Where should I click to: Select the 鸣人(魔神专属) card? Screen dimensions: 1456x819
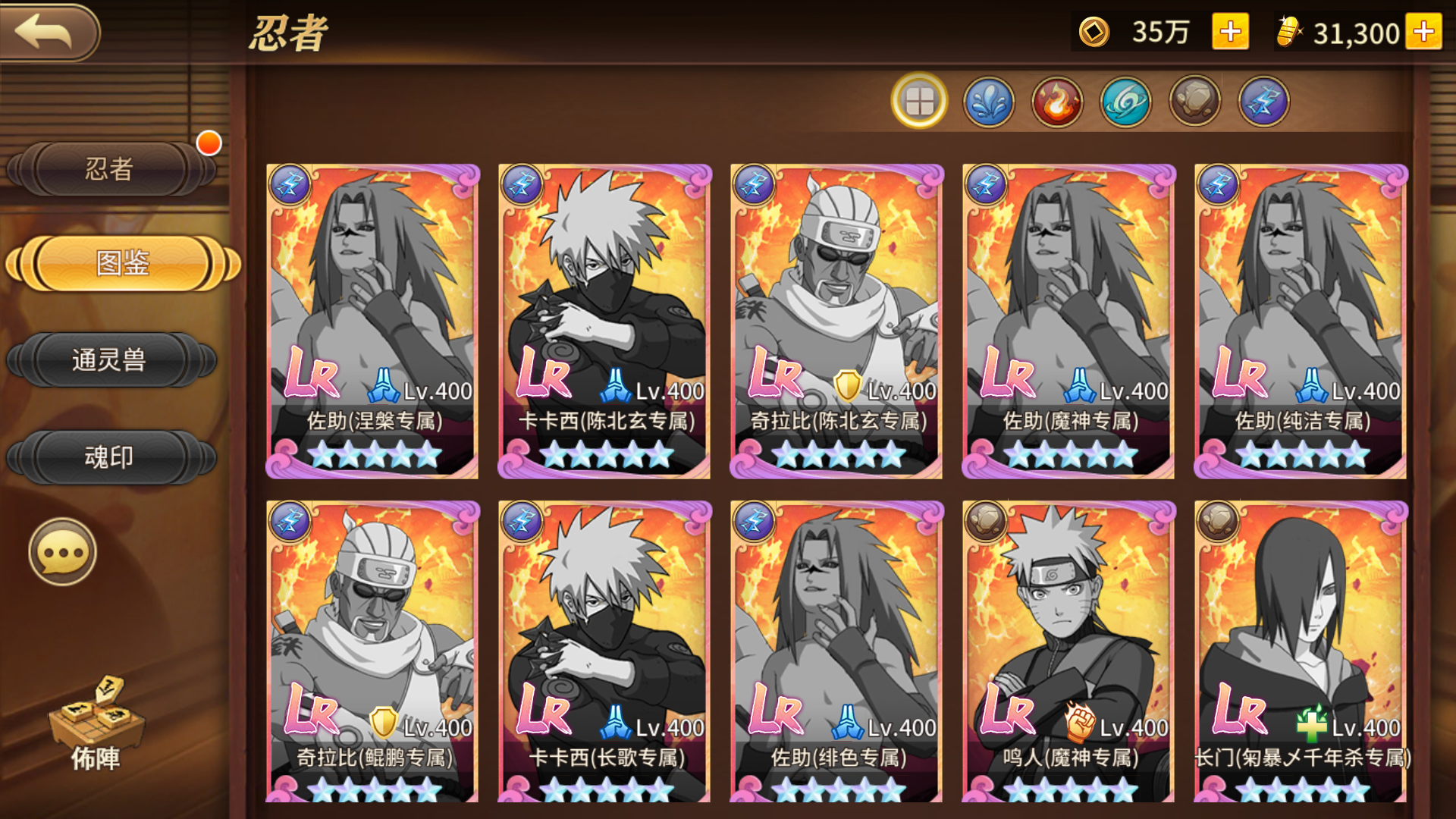pos(1068,652)
